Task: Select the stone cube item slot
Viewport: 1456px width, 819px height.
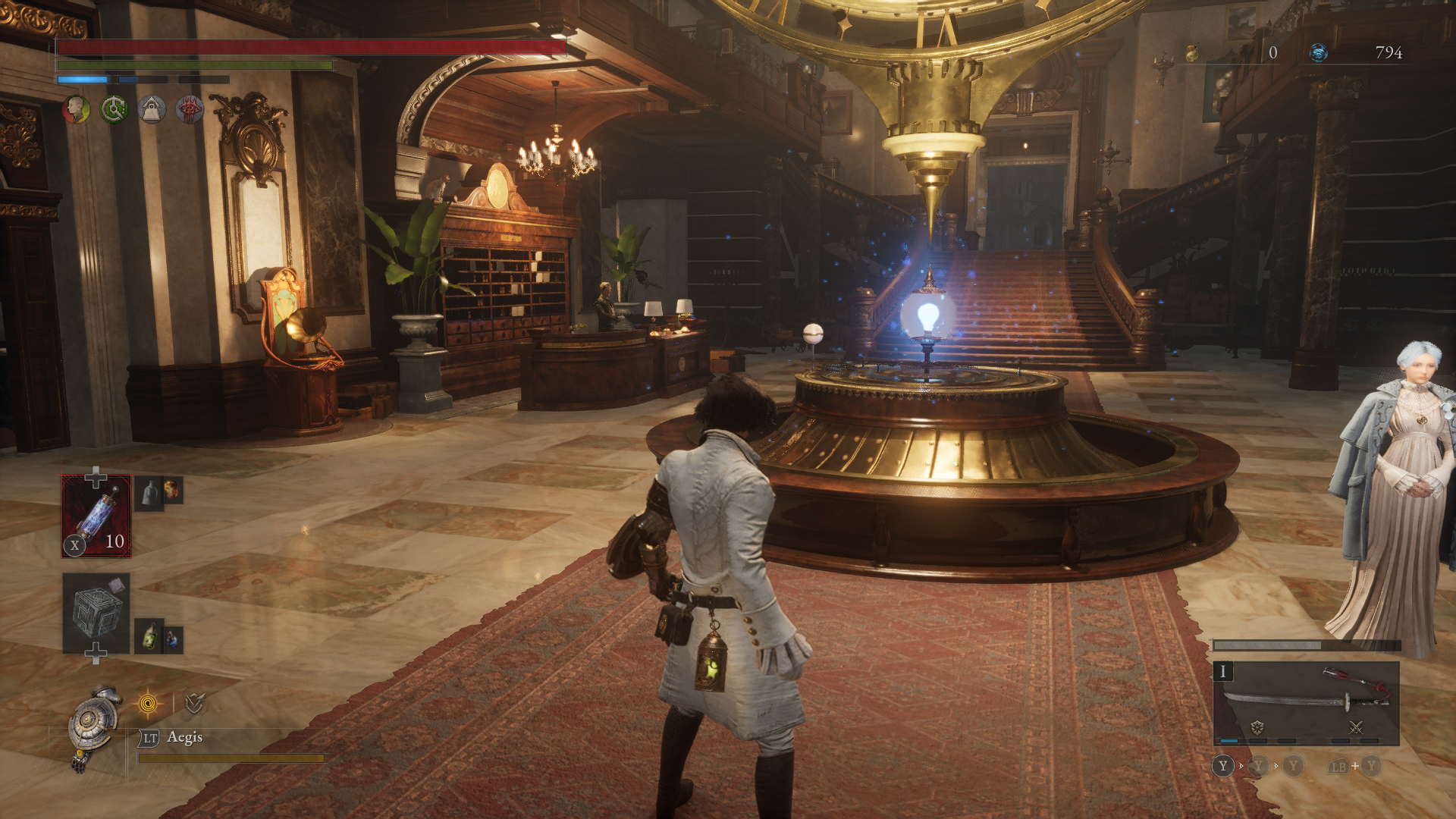Action: 96,612
